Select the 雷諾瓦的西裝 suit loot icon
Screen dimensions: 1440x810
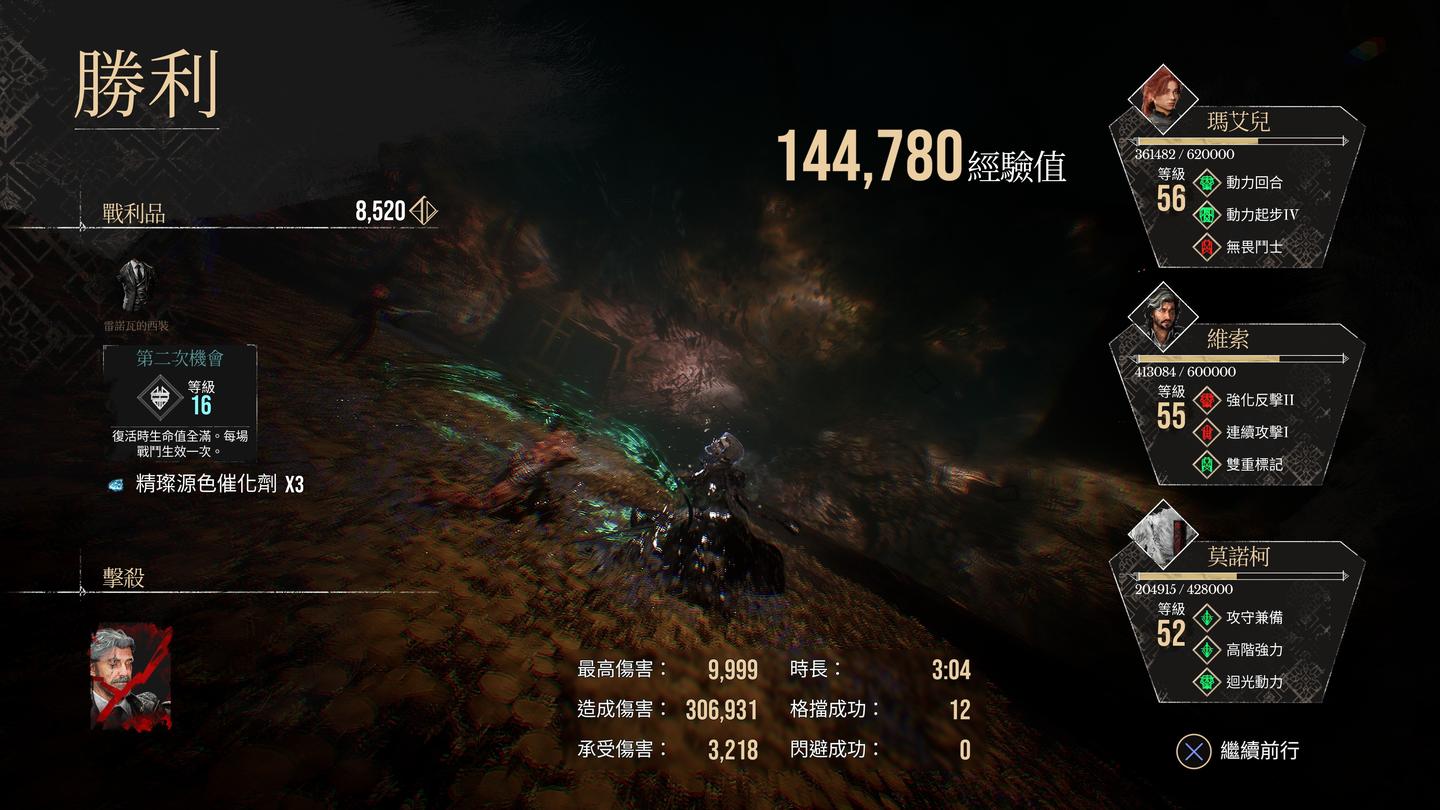pos(135,286)
